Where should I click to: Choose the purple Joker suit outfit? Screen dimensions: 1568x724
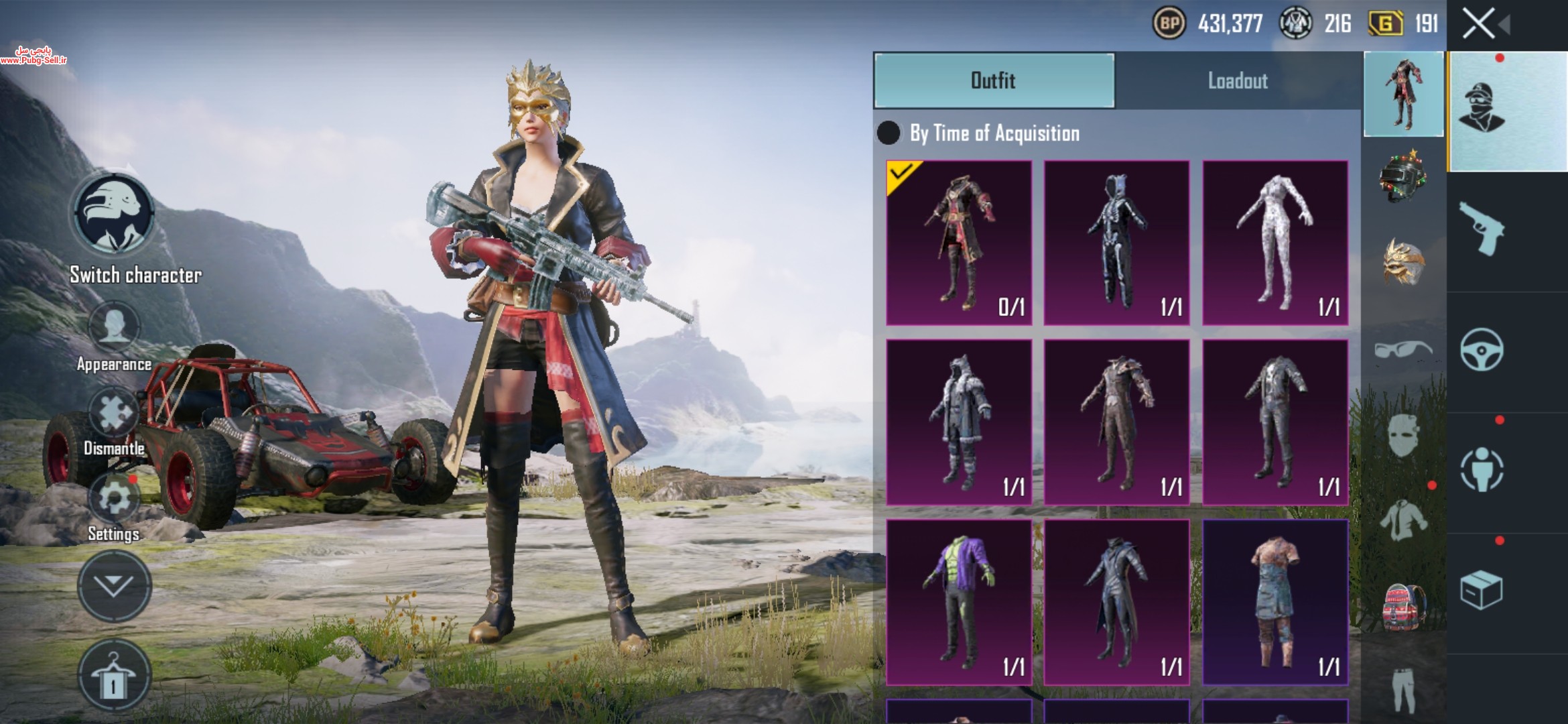pyautogui.click(x=959, y=601)
